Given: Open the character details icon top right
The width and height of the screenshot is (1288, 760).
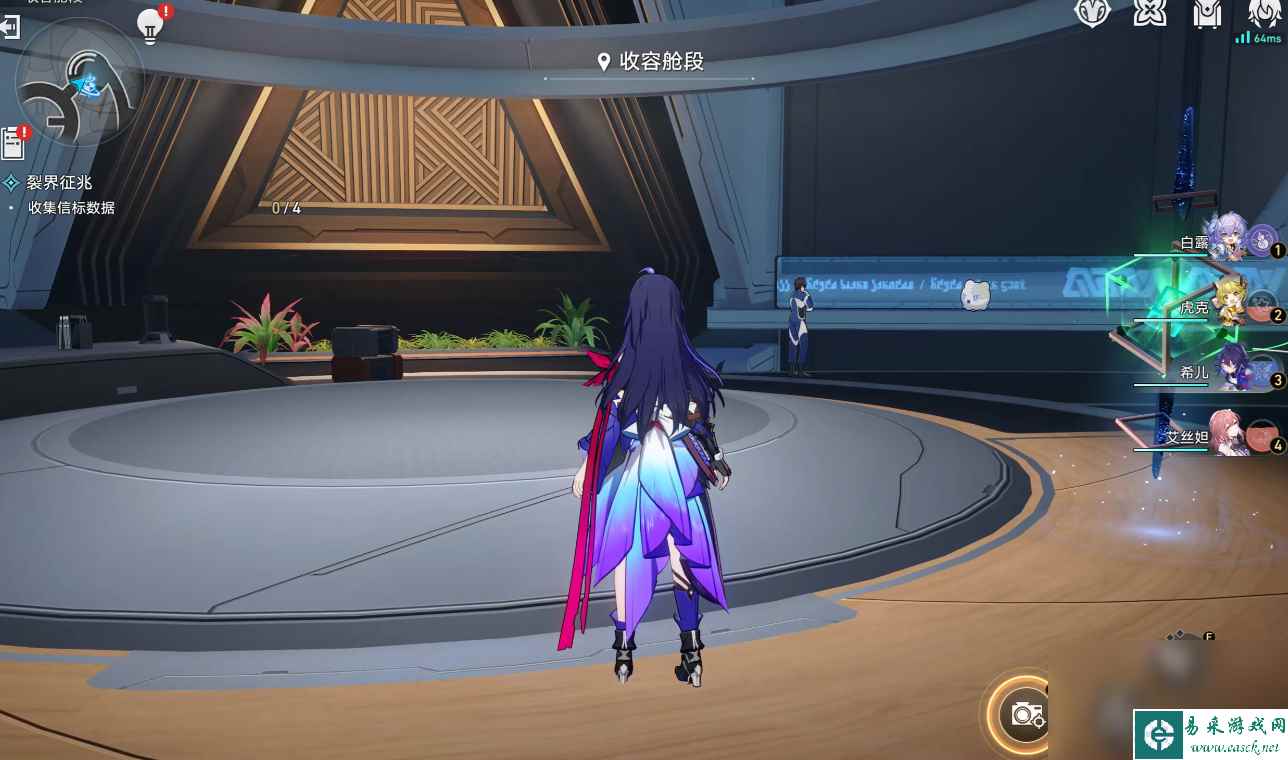Looking at the screenshot, I should [1263, 13].
